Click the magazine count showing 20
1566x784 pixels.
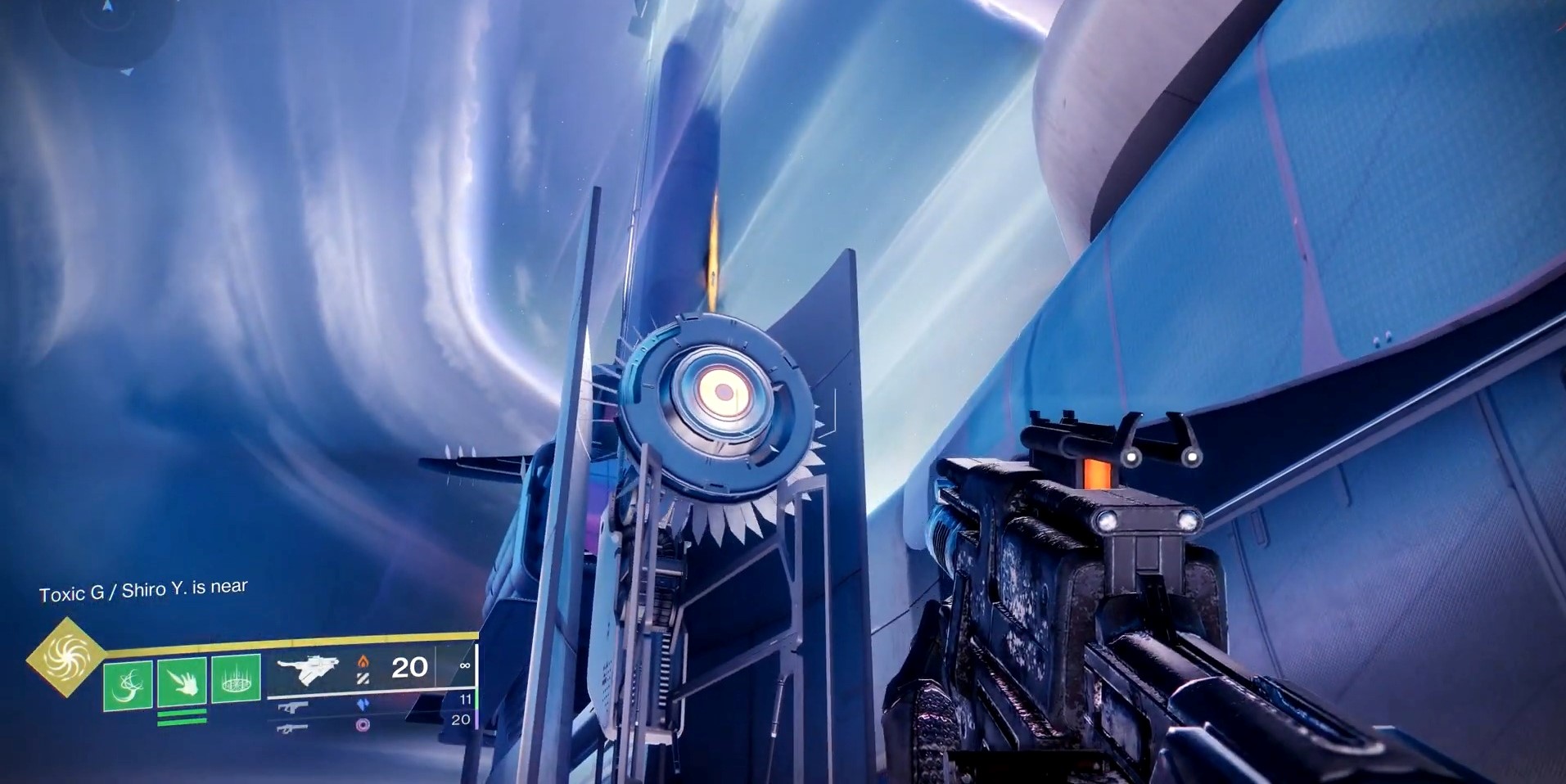pos(410,667)
